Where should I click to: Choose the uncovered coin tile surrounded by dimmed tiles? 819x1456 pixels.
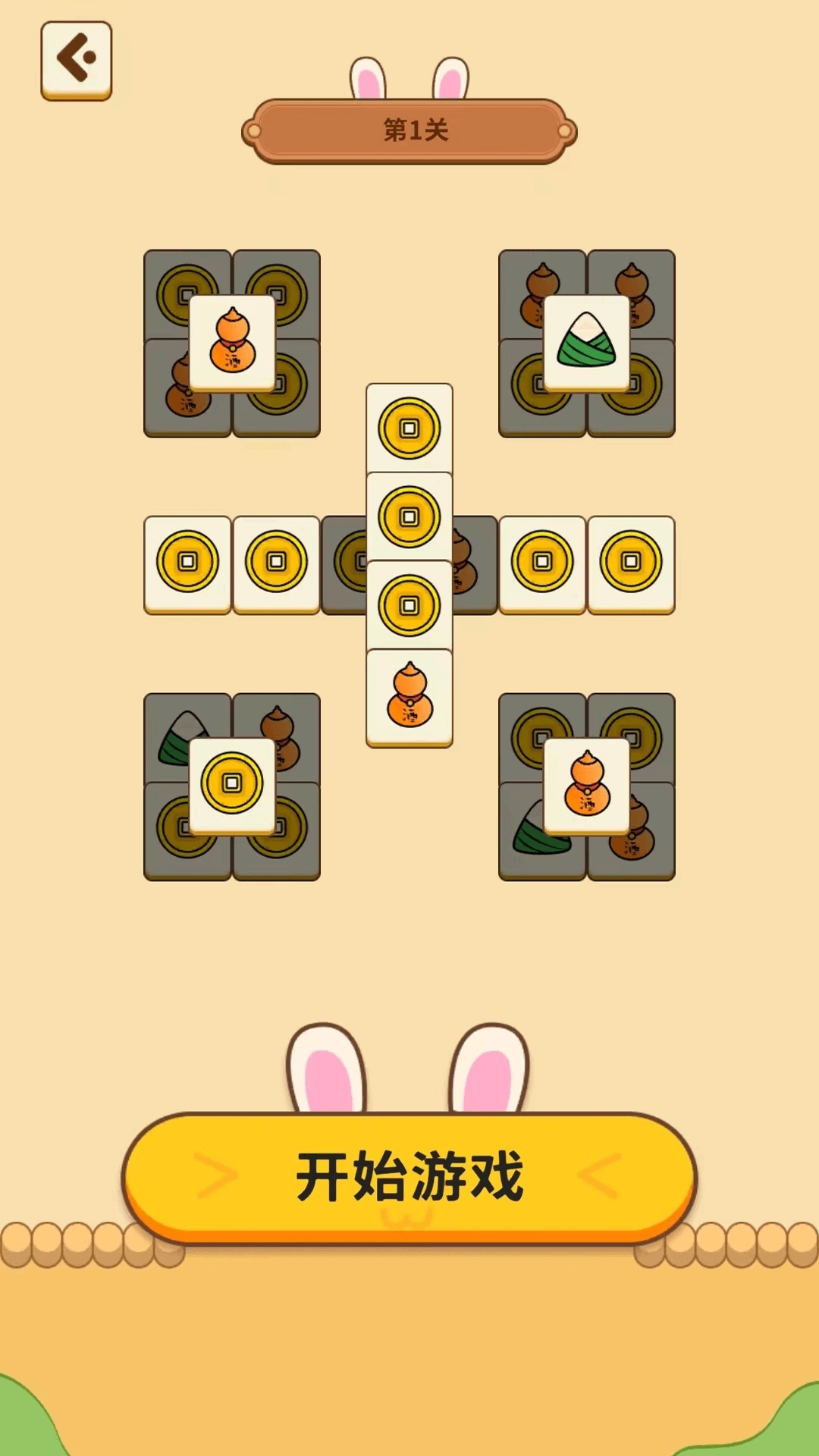coord(232,785)
